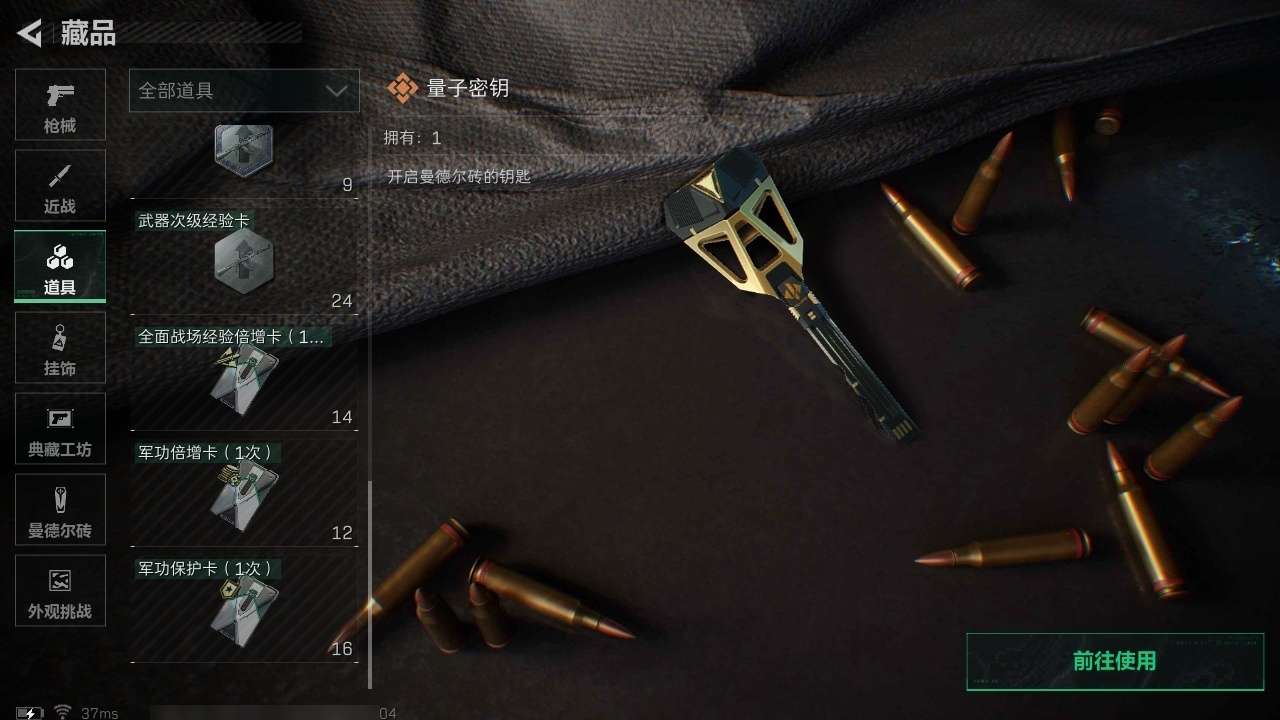1280x720 pixels.
Task: Select the 全面战场经验倍增卡 item
Action: [243, 377]
